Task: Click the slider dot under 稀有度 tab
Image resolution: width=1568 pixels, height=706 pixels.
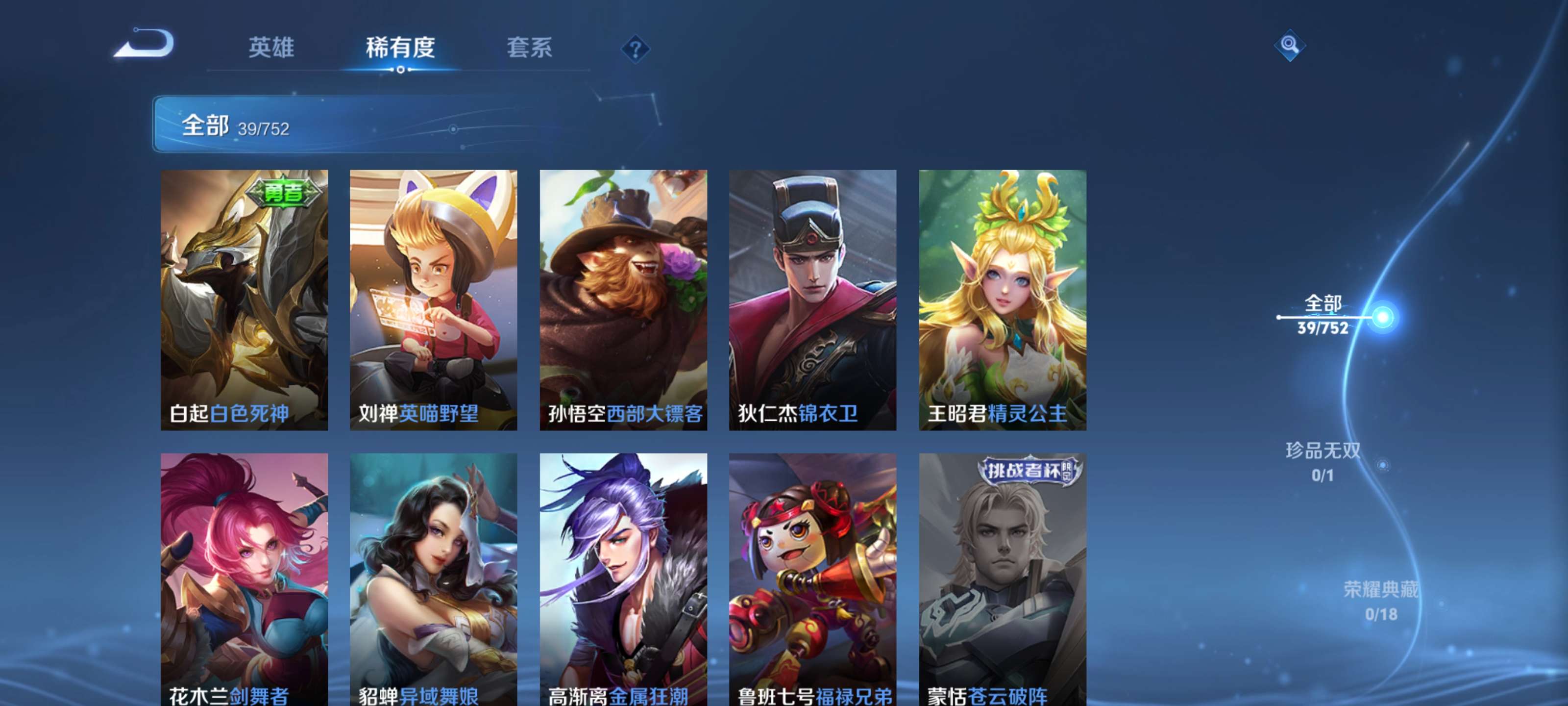Action: click(x=401, y=70)
